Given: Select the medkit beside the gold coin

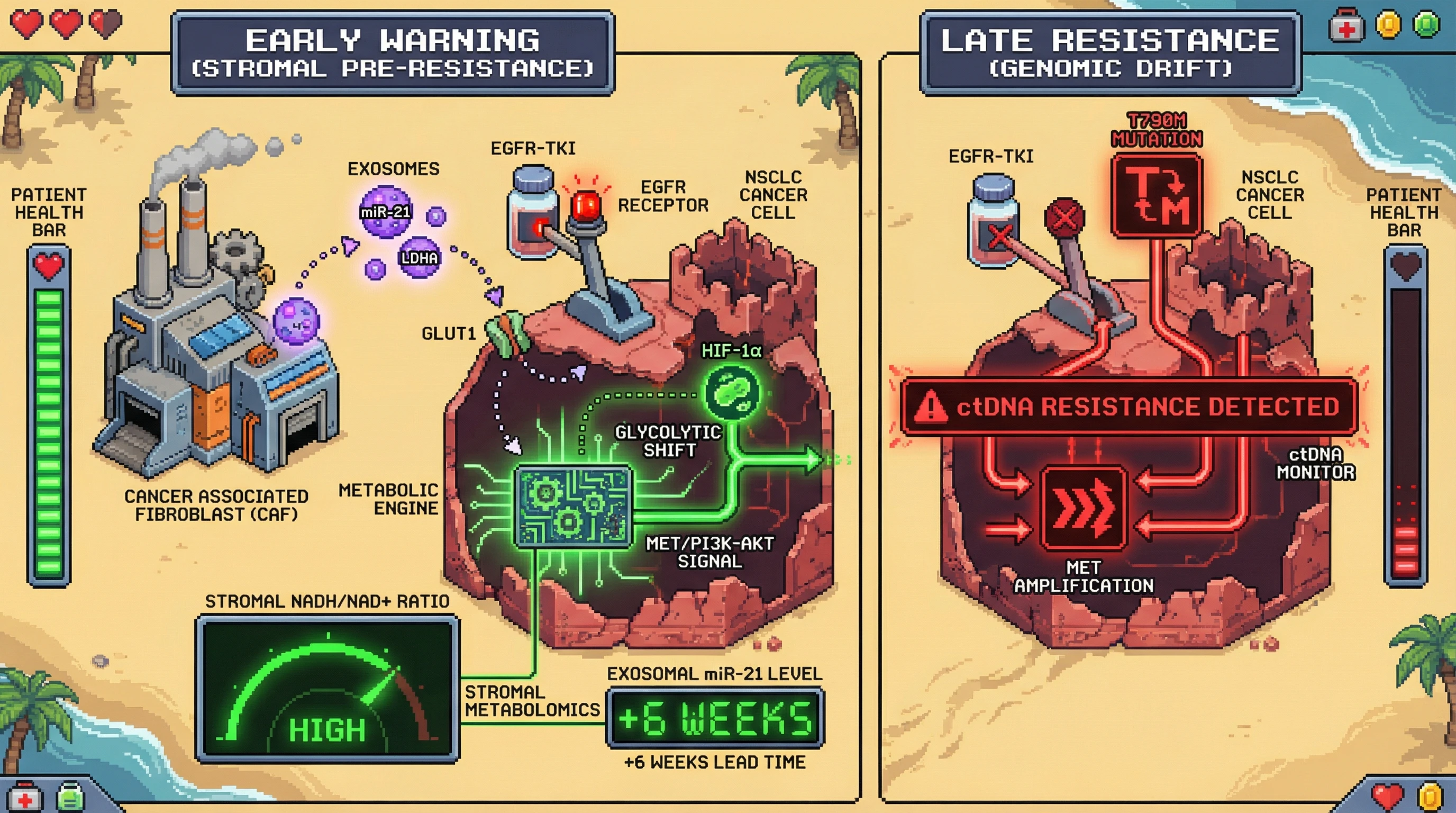Looking at the screenshot, I should click(1346, 26).
